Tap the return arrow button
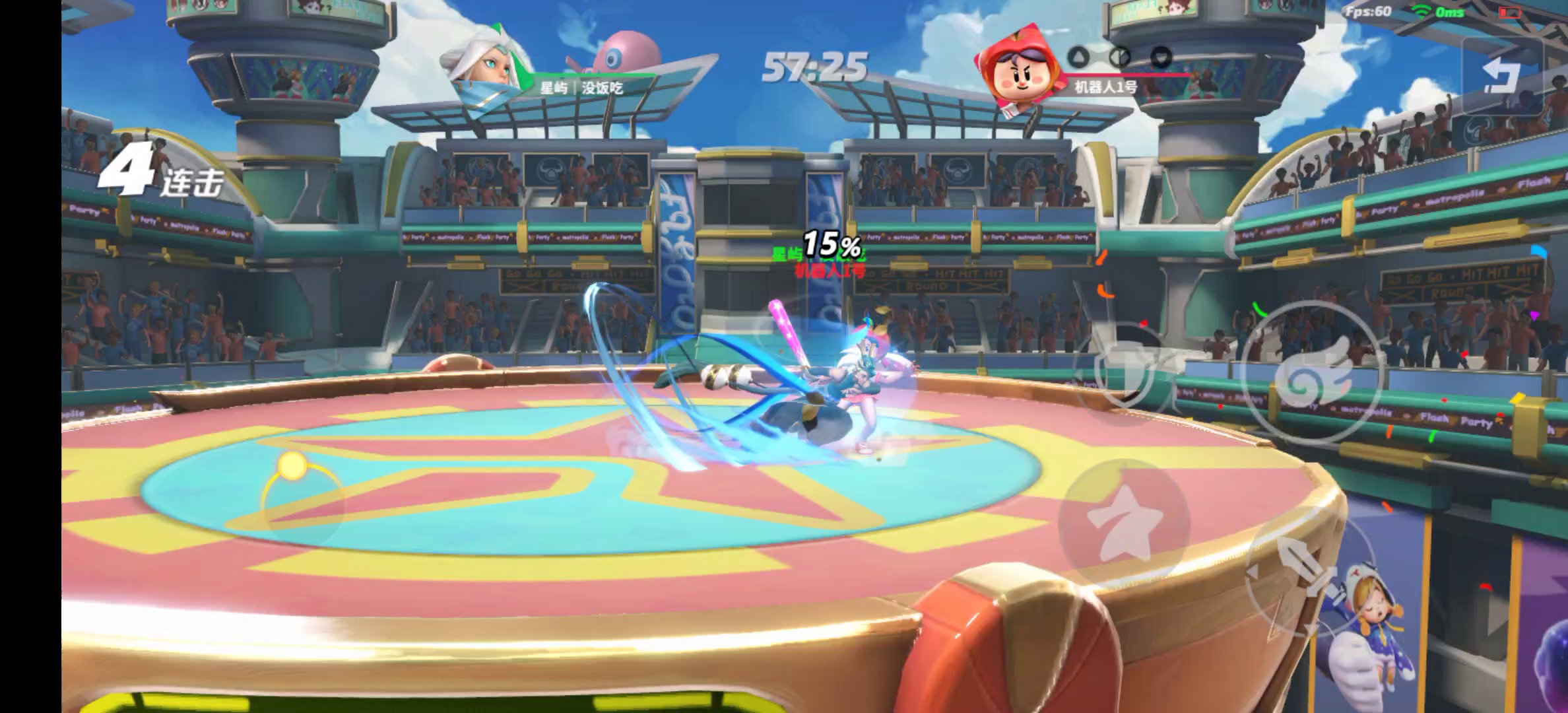This screenshot has height=713, width=1568. [1502, 75]
